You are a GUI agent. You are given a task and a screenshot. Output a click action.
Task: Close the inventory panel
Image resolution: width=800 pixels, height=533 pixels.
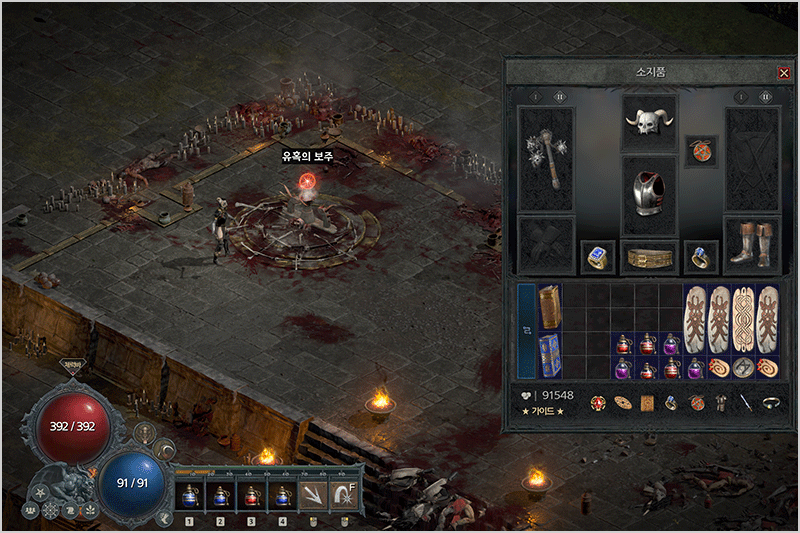click(783, 73)
